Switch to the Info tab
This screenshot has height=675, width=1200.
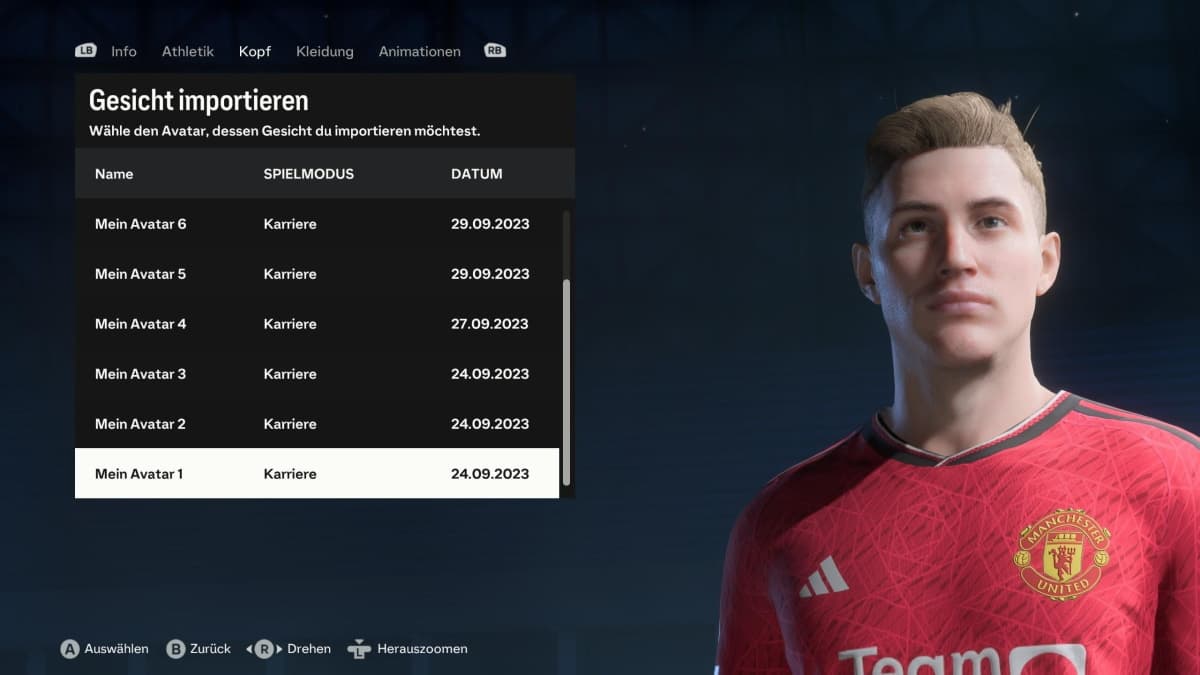(x=124, y=51)
